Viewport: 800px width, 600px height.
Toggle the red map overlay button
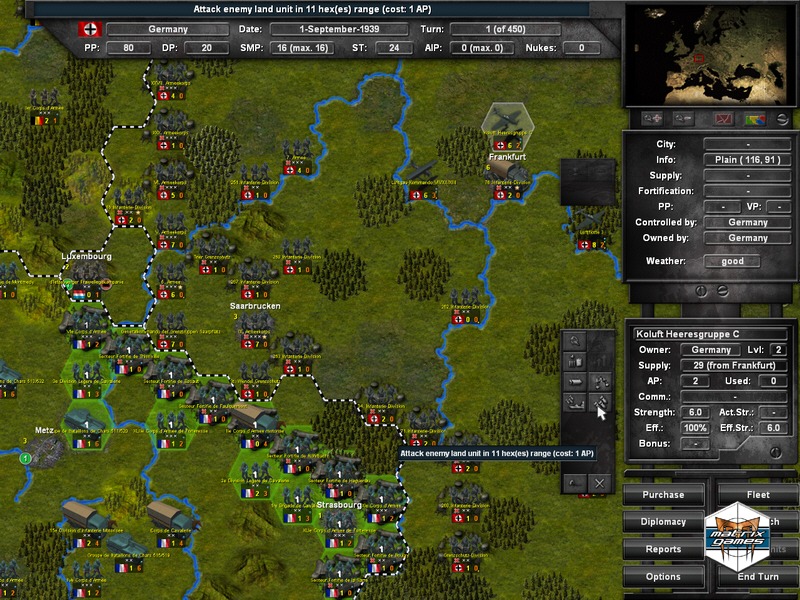click(724, 119)
